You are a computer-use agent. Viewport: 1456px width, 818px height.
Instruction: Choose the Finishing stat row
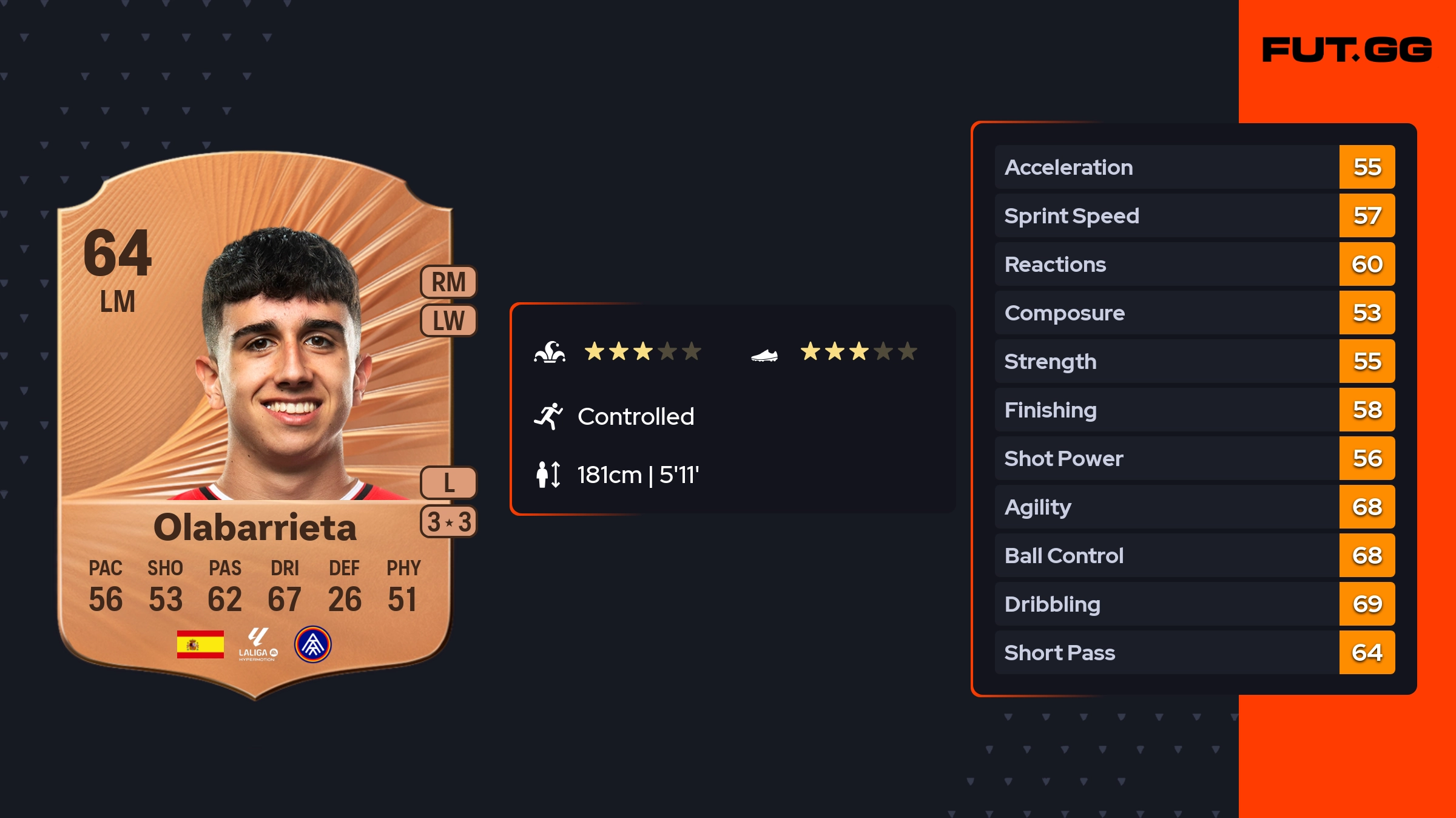click(x=1194, y=410)
